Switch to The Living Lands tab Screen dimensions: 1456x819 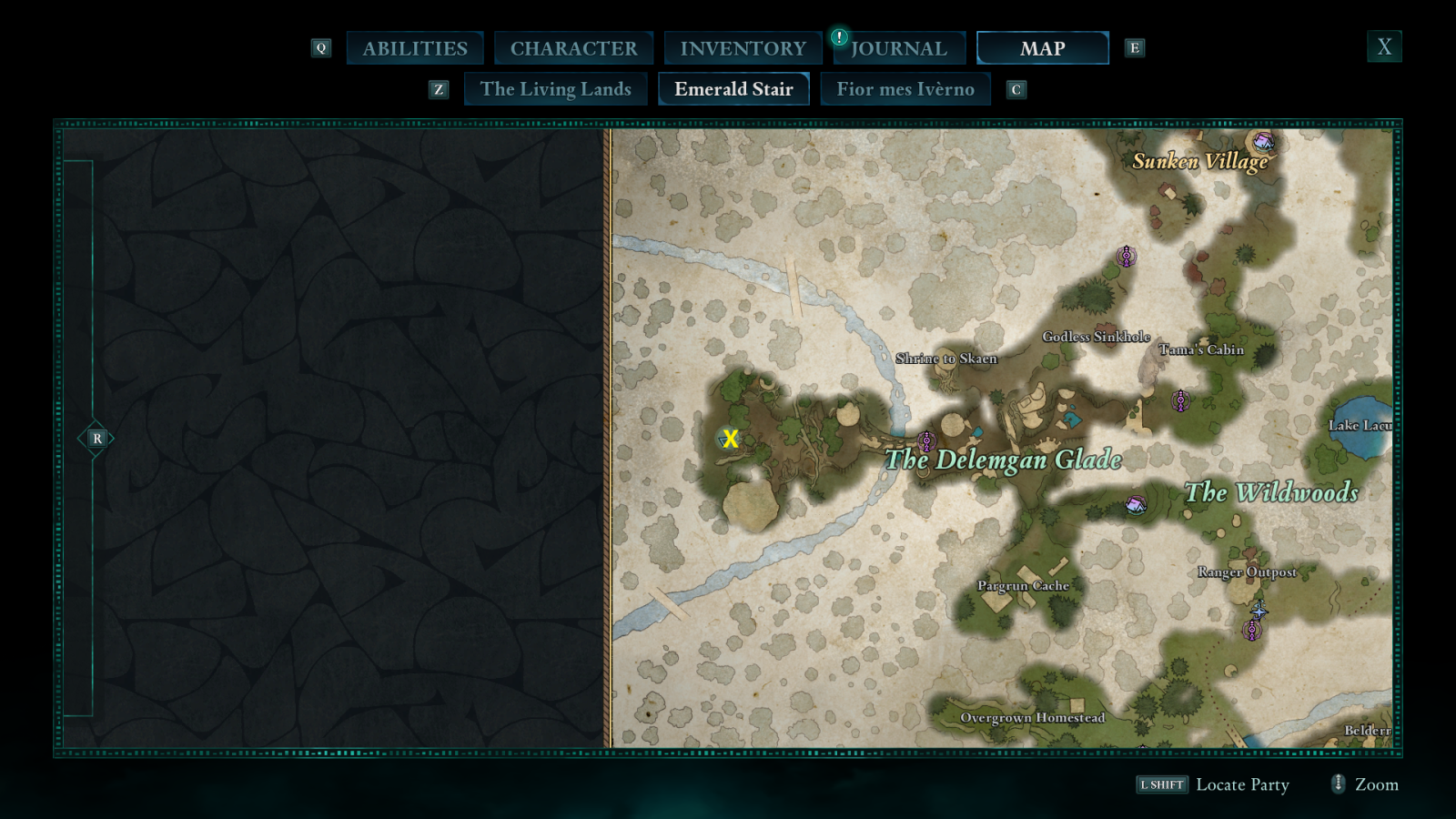[x=556, y=88]
